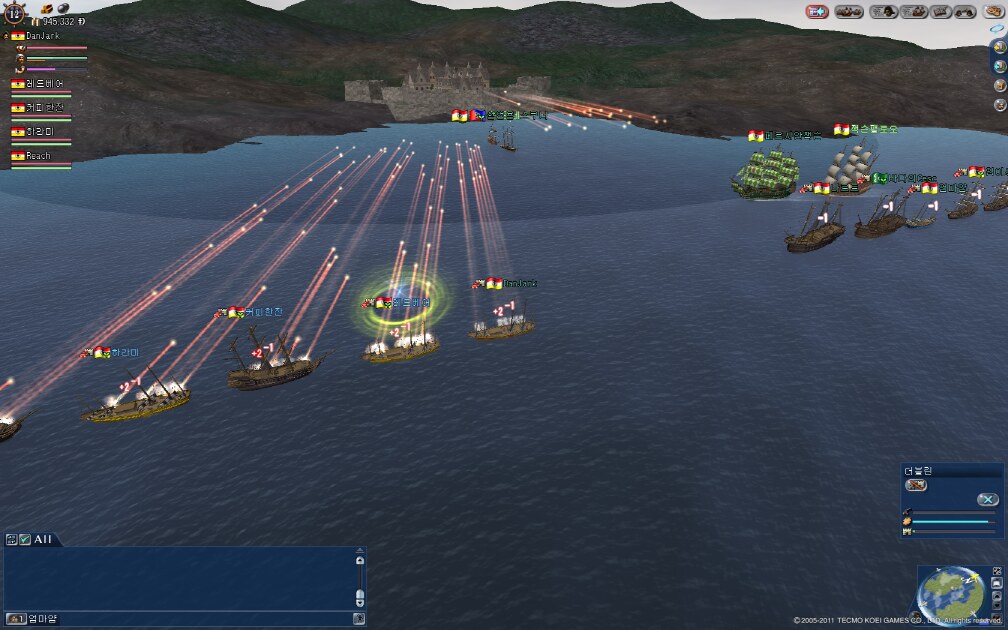The width and height of the screenshot is (1008, 630).
Task: Select party member Reach in fleet list
Action: (38, 156)
